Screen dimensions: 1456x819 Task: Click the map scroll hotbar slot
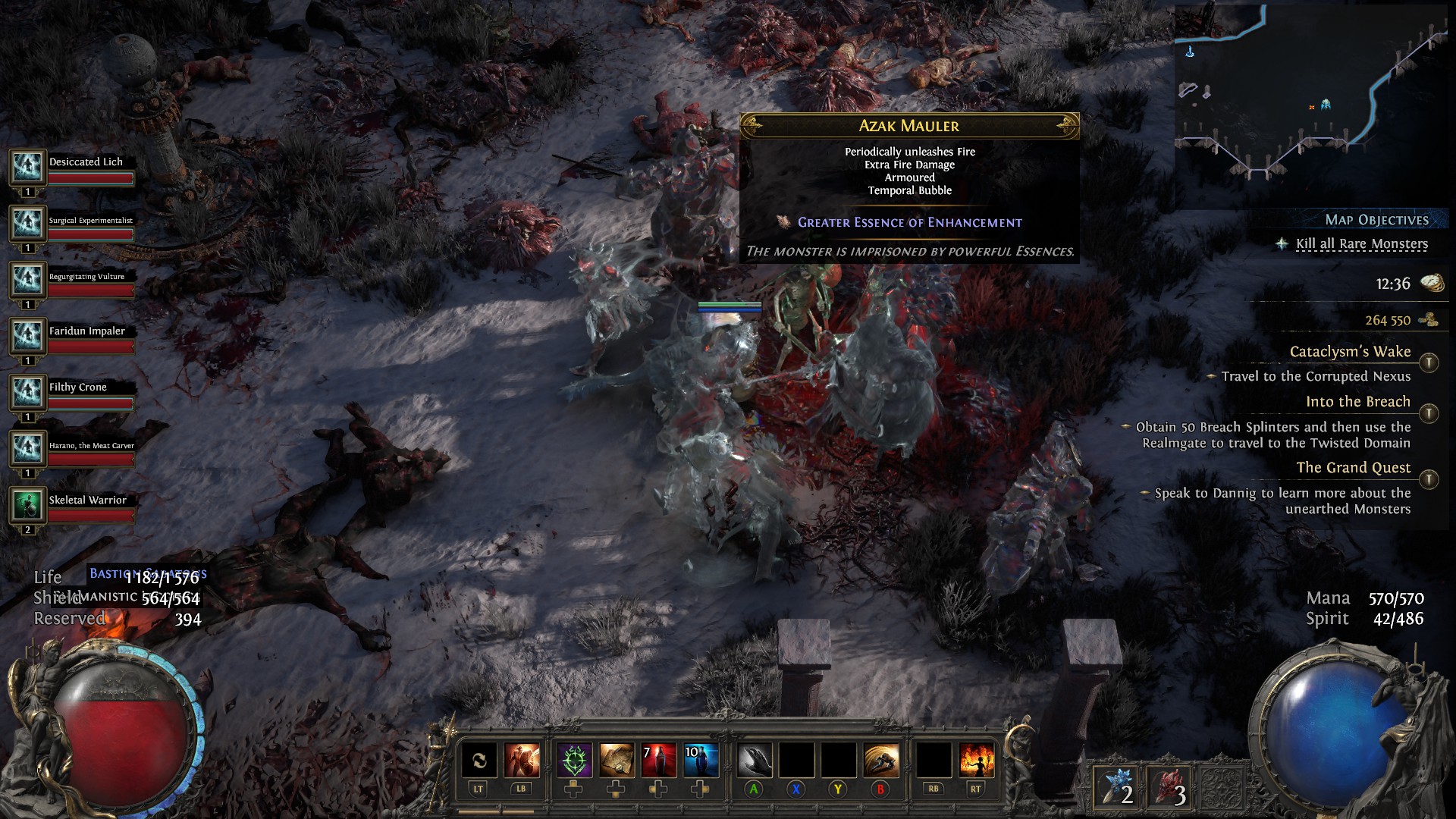[617, 760]
